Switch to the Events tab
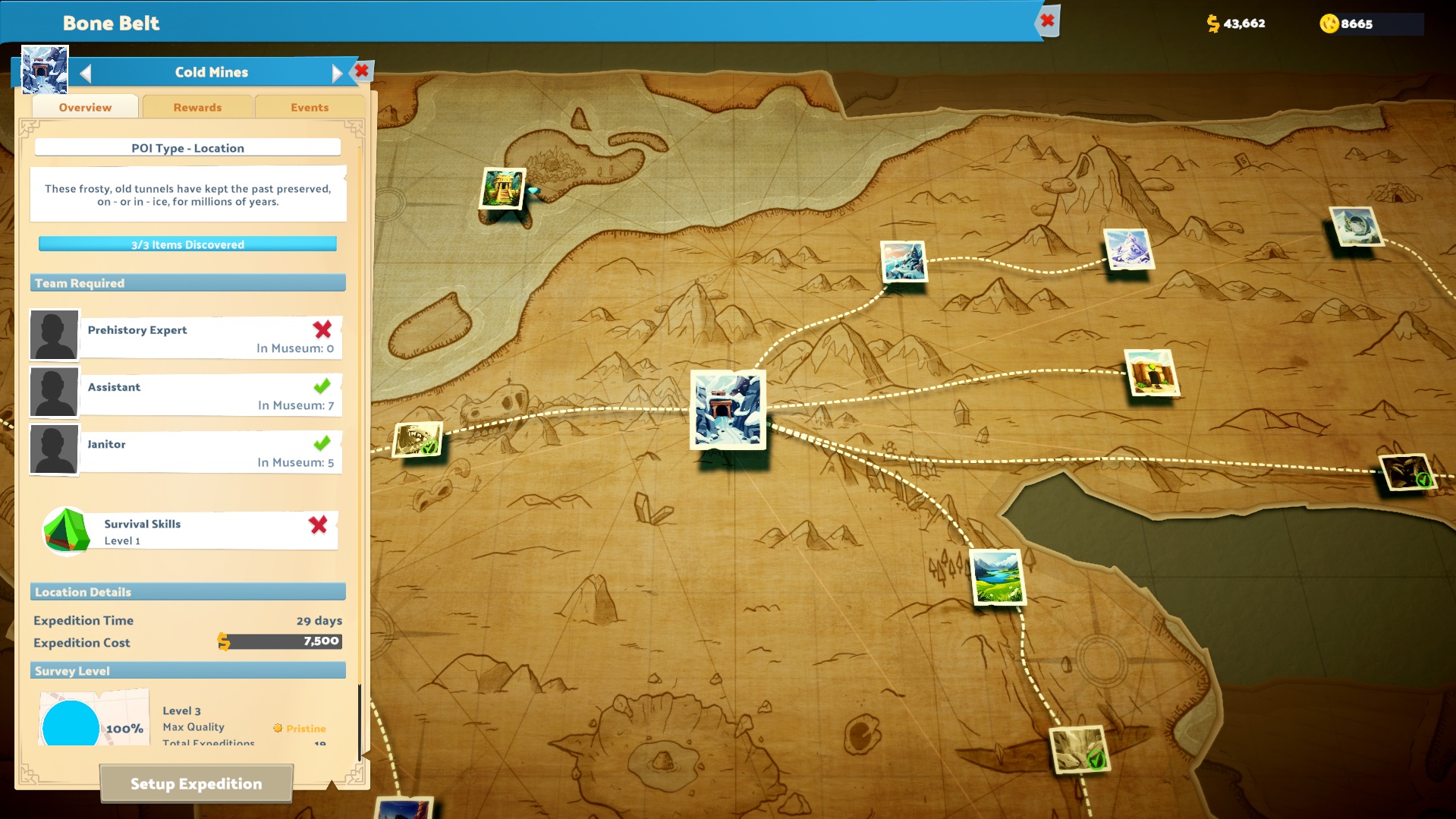Viewport: 1456px width, 819px height. (x=310, y=106)
